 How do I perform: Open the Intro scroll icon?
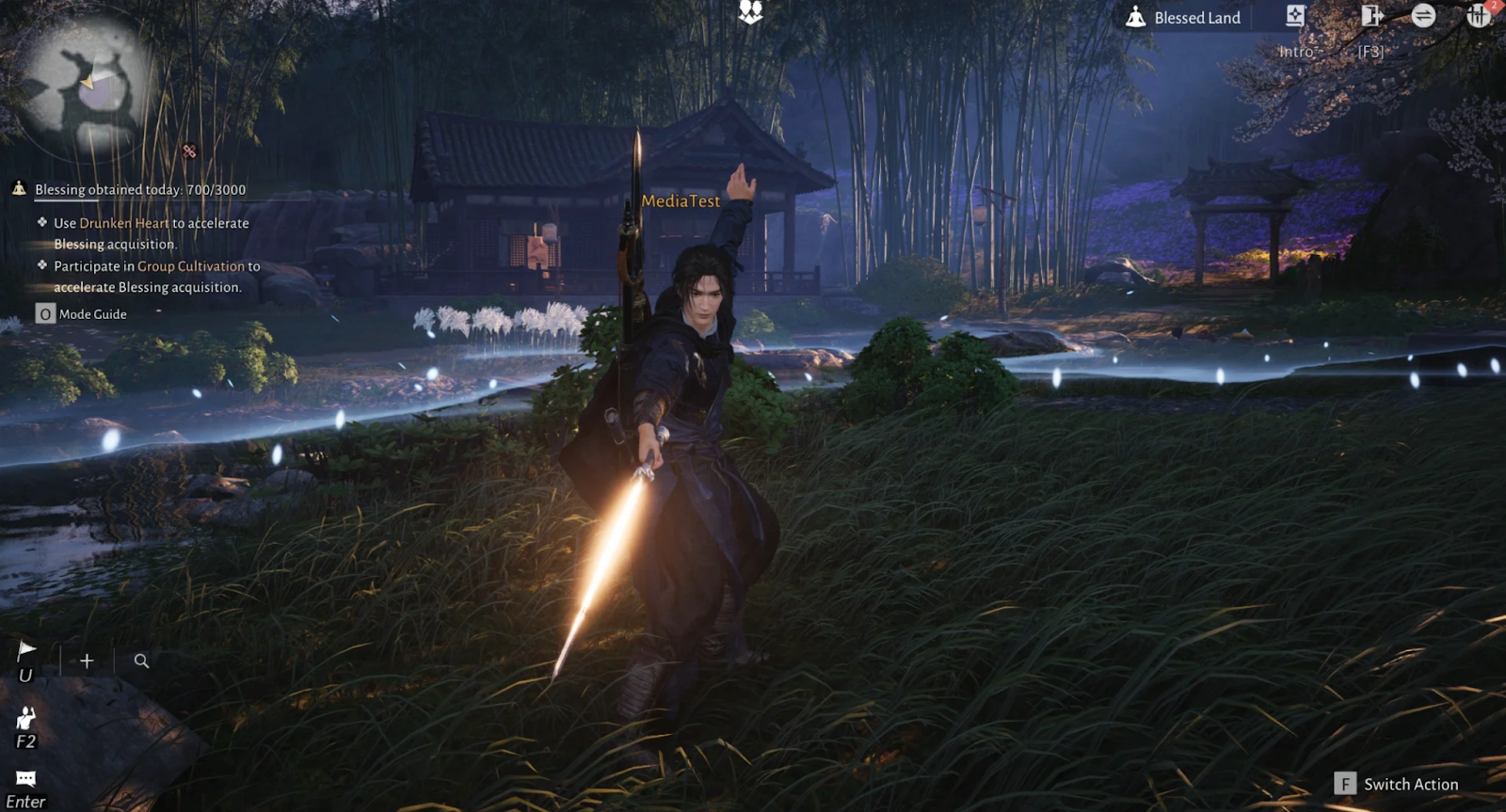pyautogui.click(x=1296, y=16)
